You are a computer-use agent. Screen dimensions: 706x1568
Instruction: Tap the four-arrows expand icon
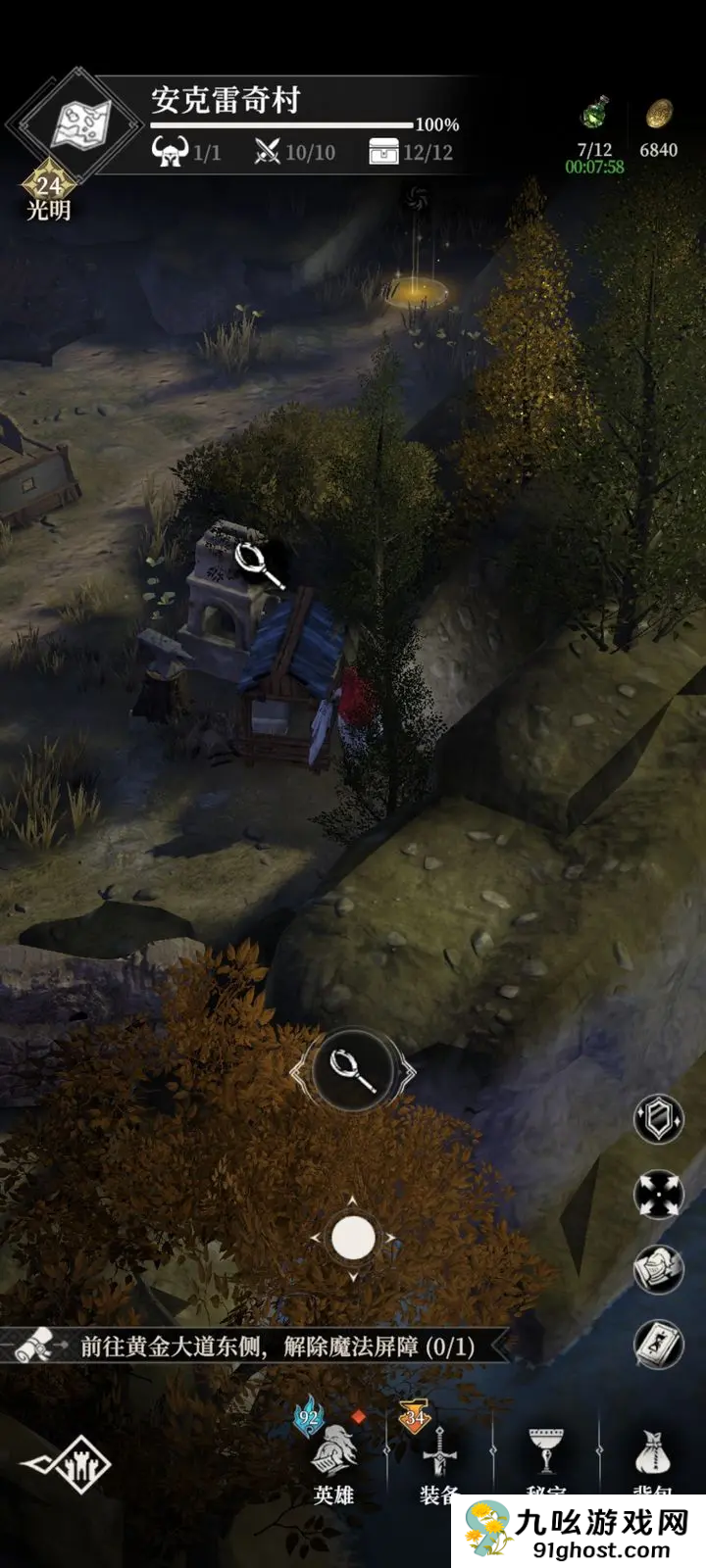click(x=659, y=1195)
